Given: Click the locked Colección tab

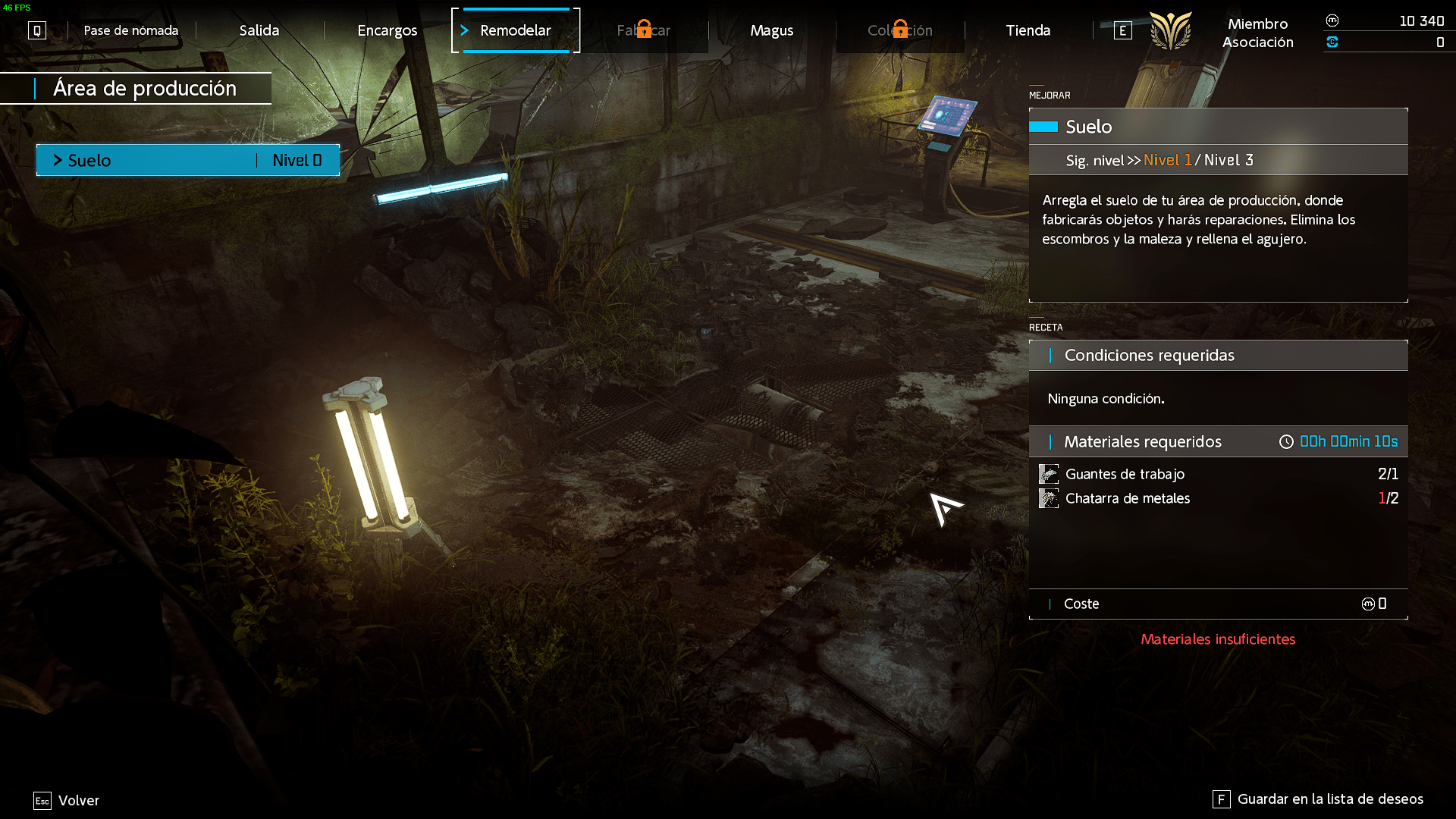Looking at the screenshot, I should coord(899,30).
